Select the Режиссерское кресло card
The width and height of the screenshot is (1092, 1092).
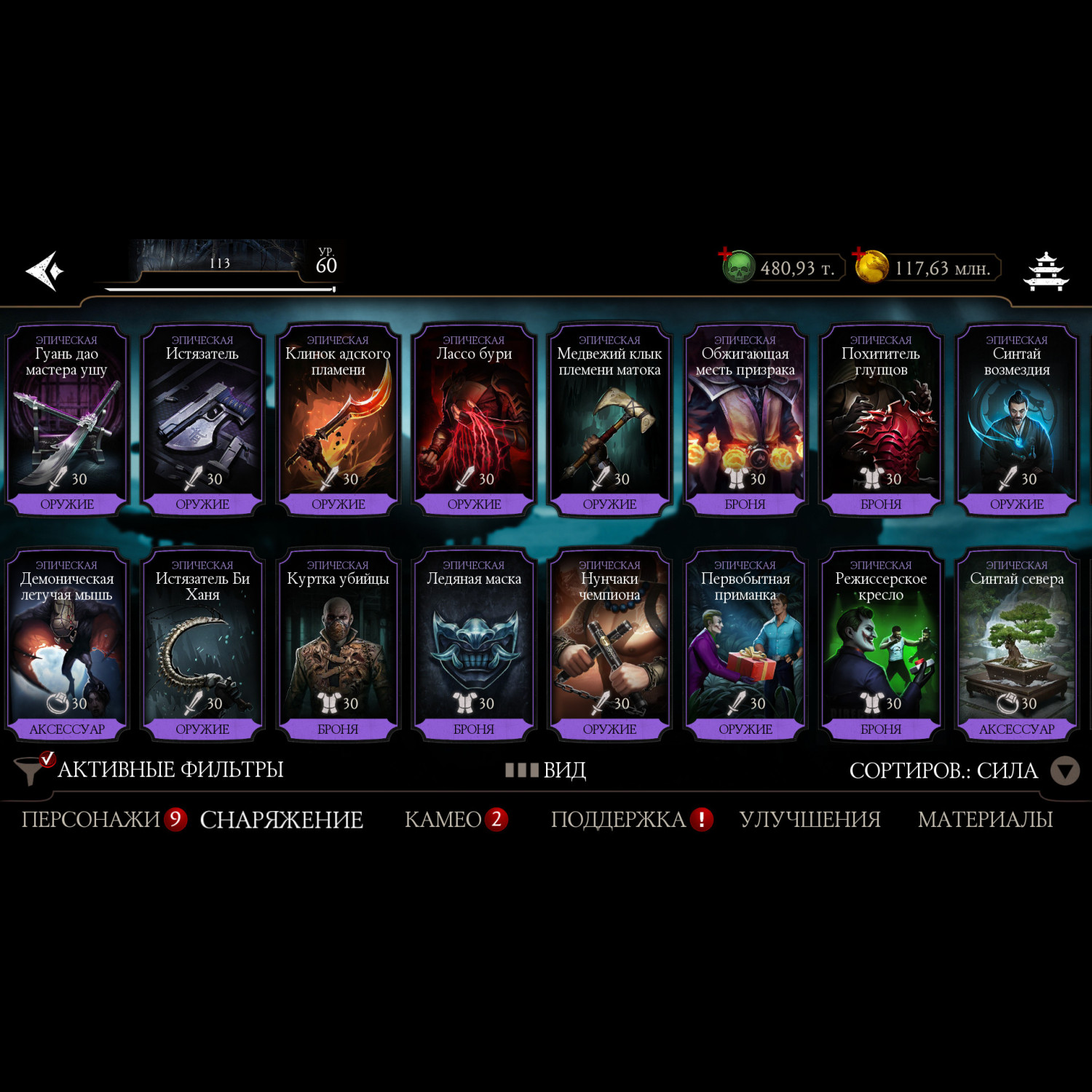[x=881, y=646]
